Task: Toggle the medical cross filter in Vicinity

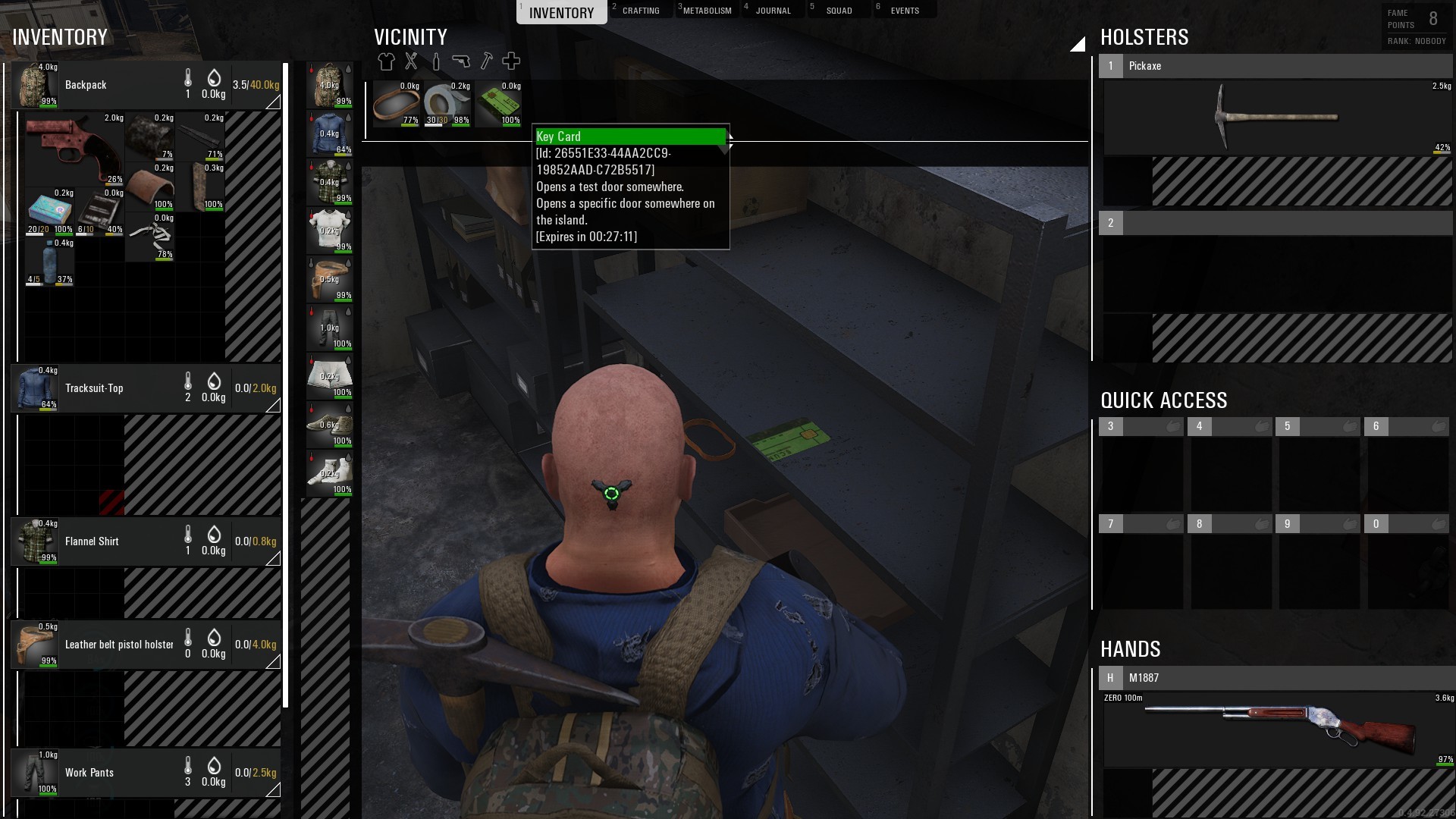Action: pos(511,61)
